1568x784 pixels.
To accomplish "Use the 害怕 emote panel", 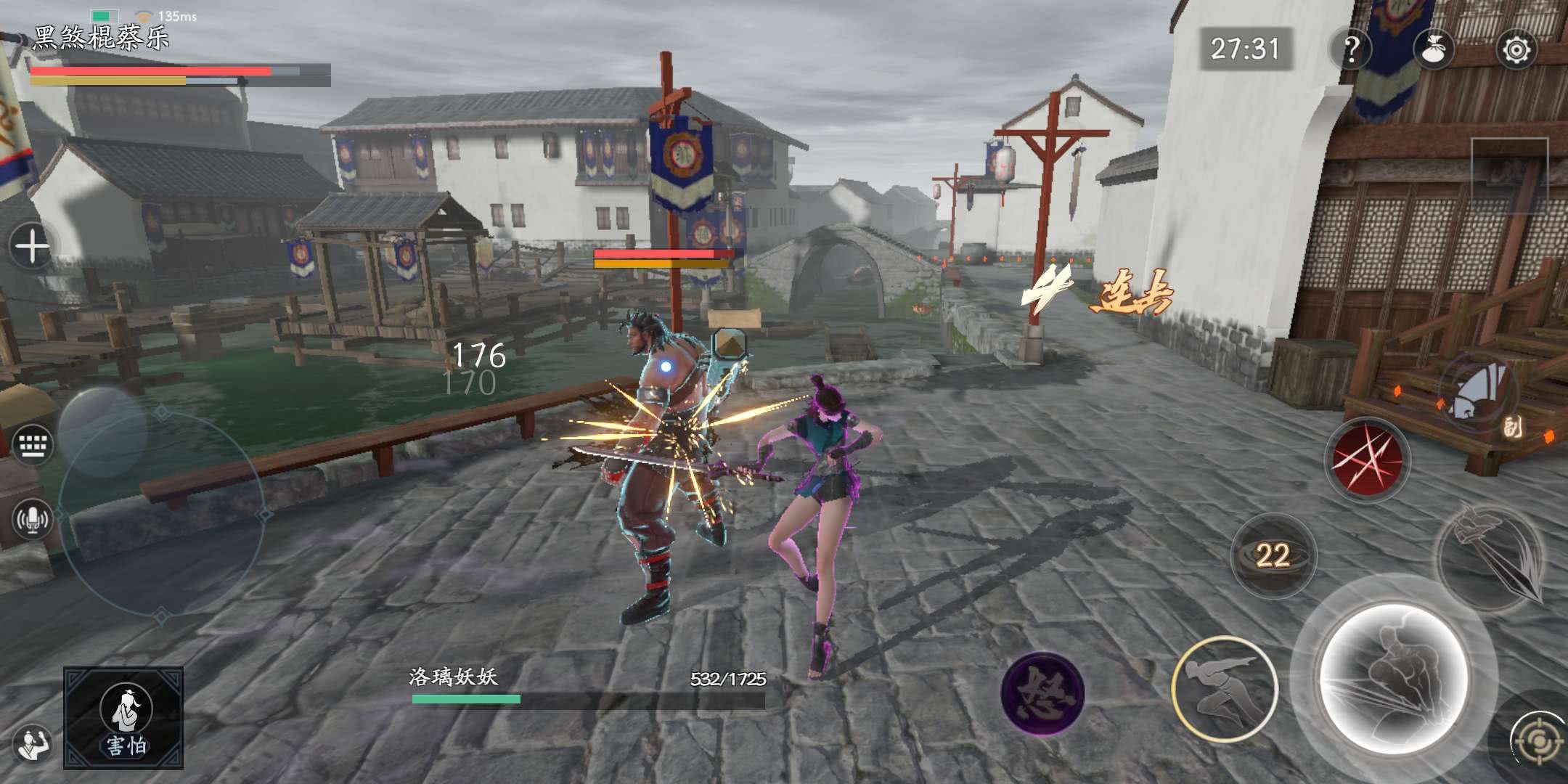I will point(123,718).
